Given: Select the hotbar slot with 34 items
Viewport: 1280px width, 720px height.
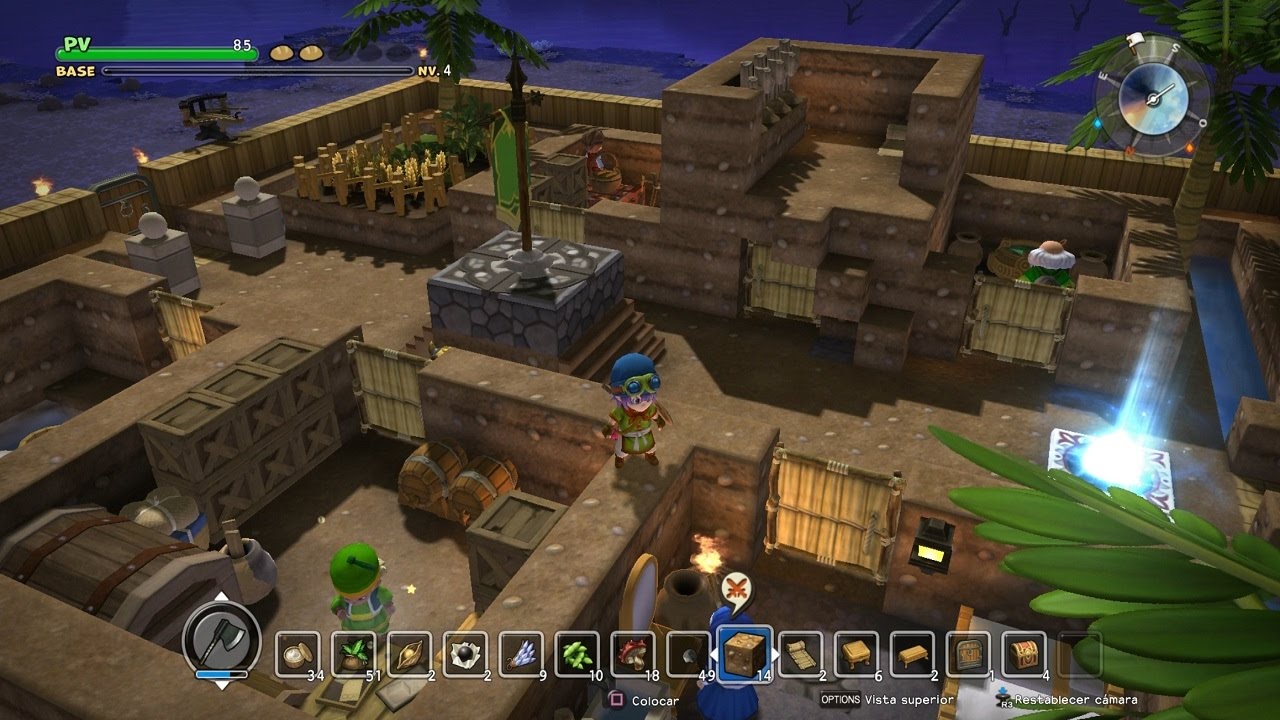Looking at the screenshot, I should point(297,655).
